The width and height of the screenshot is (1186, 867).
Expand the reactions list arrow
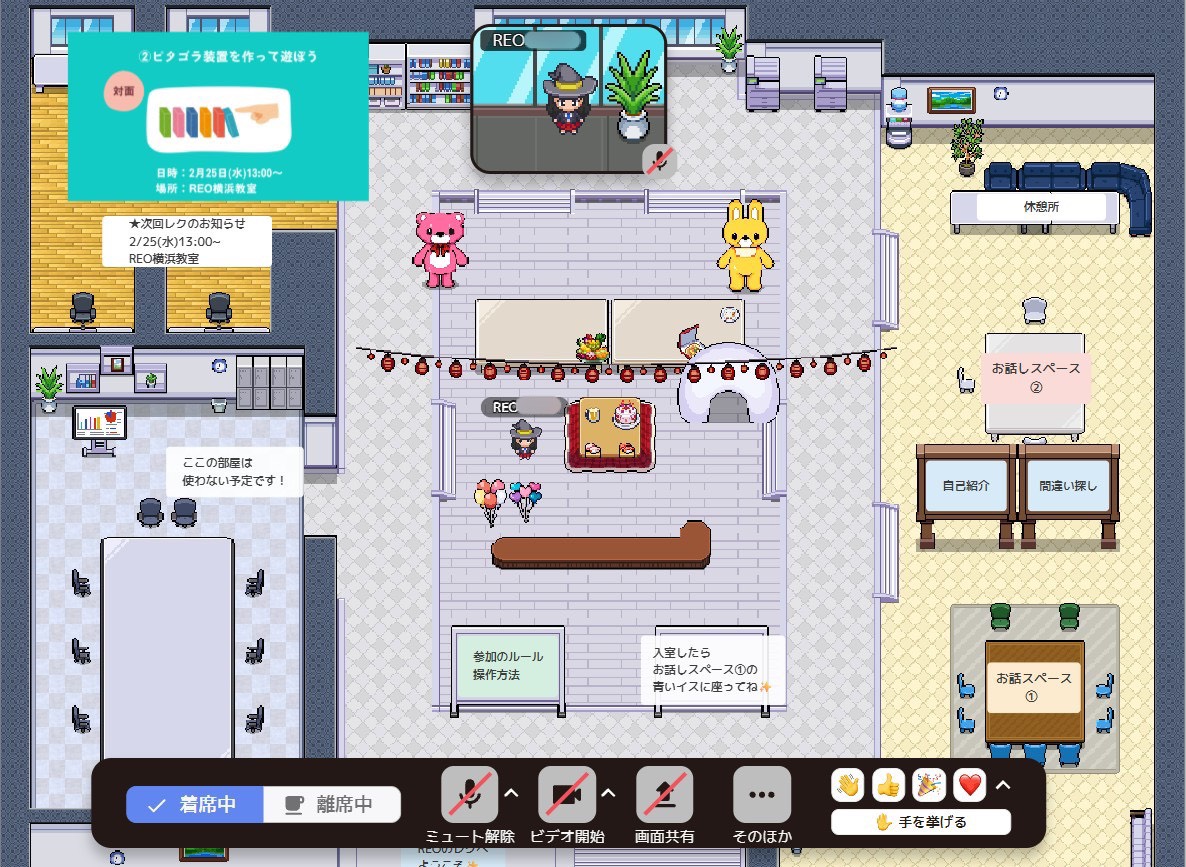(1001, 785)
